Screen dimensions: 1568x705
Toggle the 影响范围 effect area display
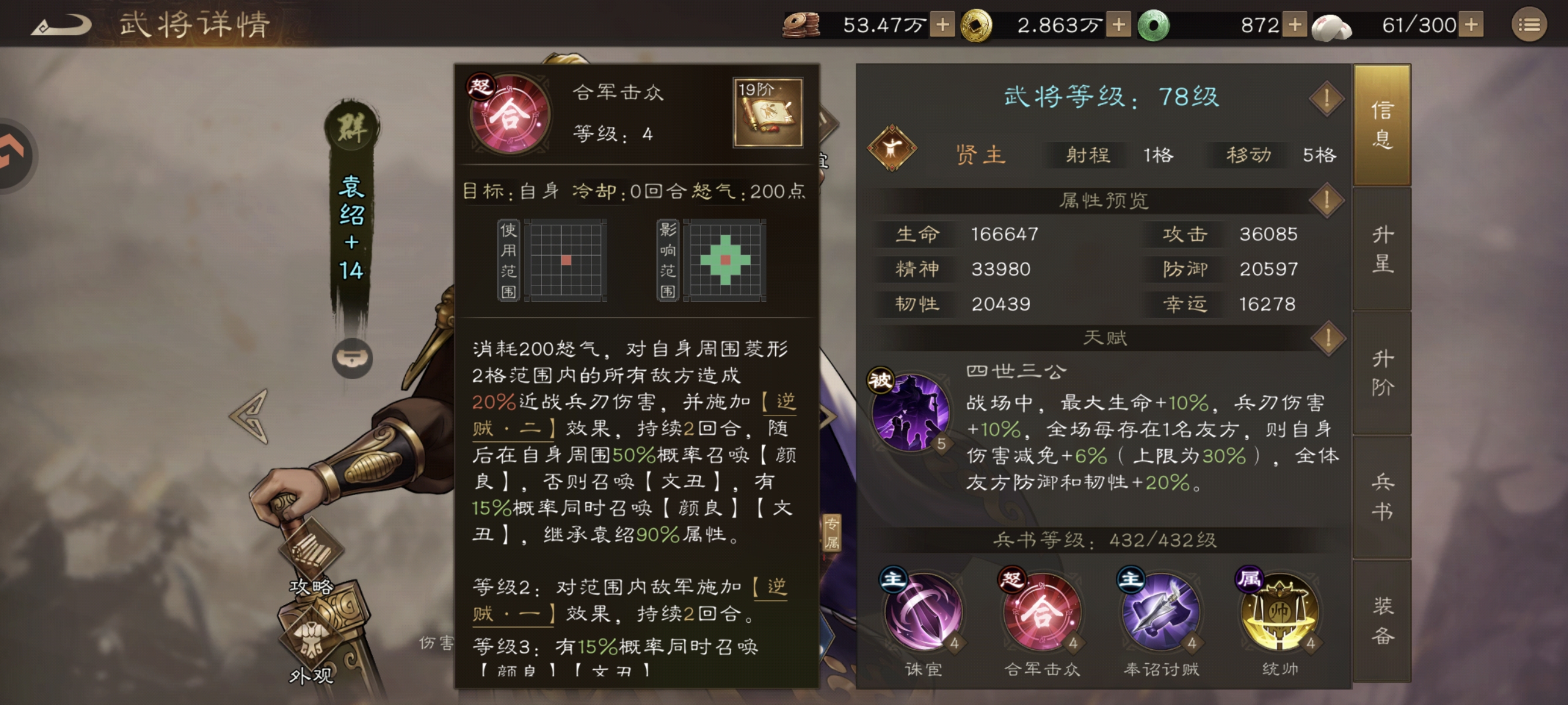[726, 260]
